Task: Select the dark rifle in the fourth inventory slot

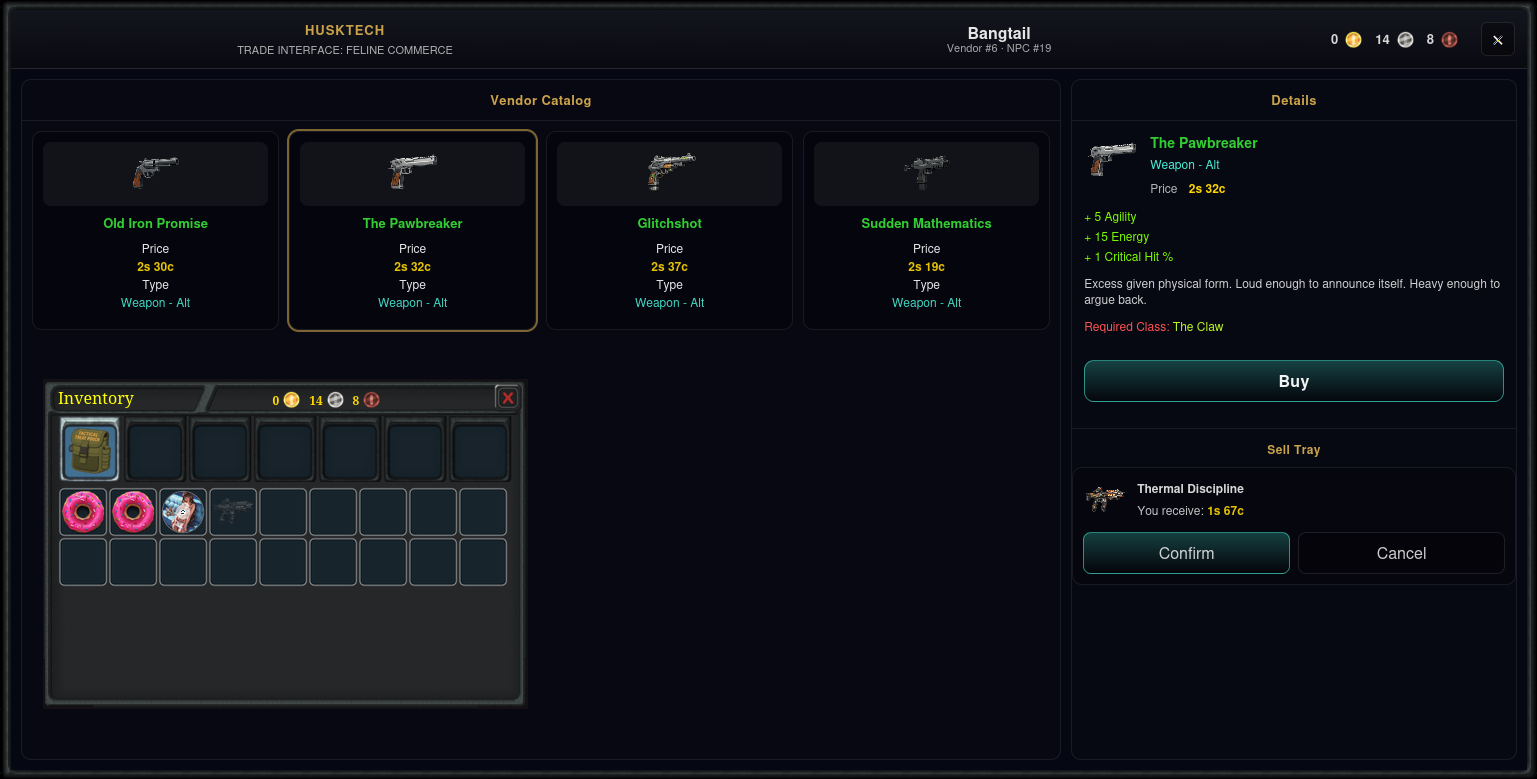Action: 233,511
